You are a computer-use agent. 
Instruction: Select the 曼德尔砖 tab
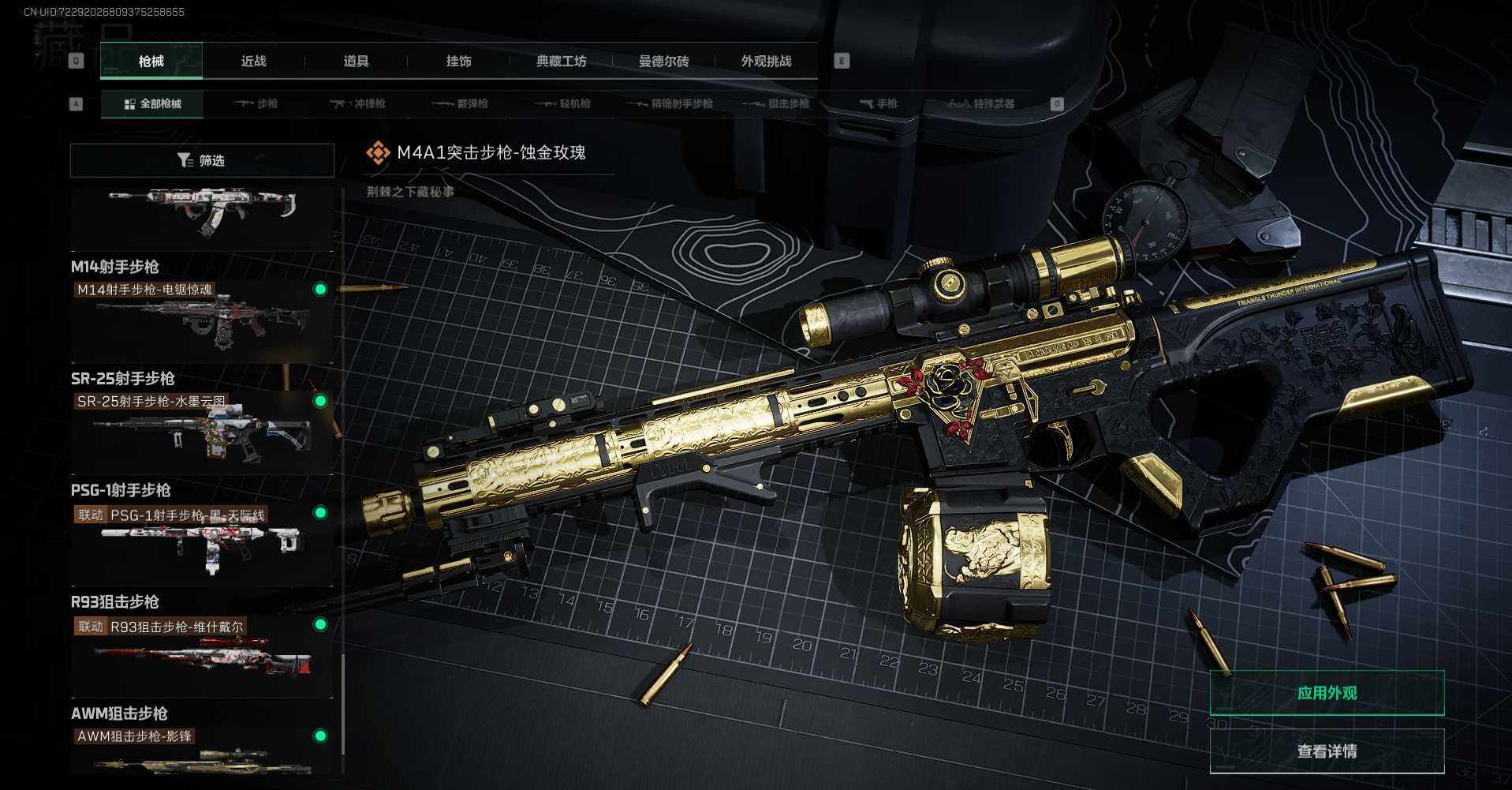(663, 61)
